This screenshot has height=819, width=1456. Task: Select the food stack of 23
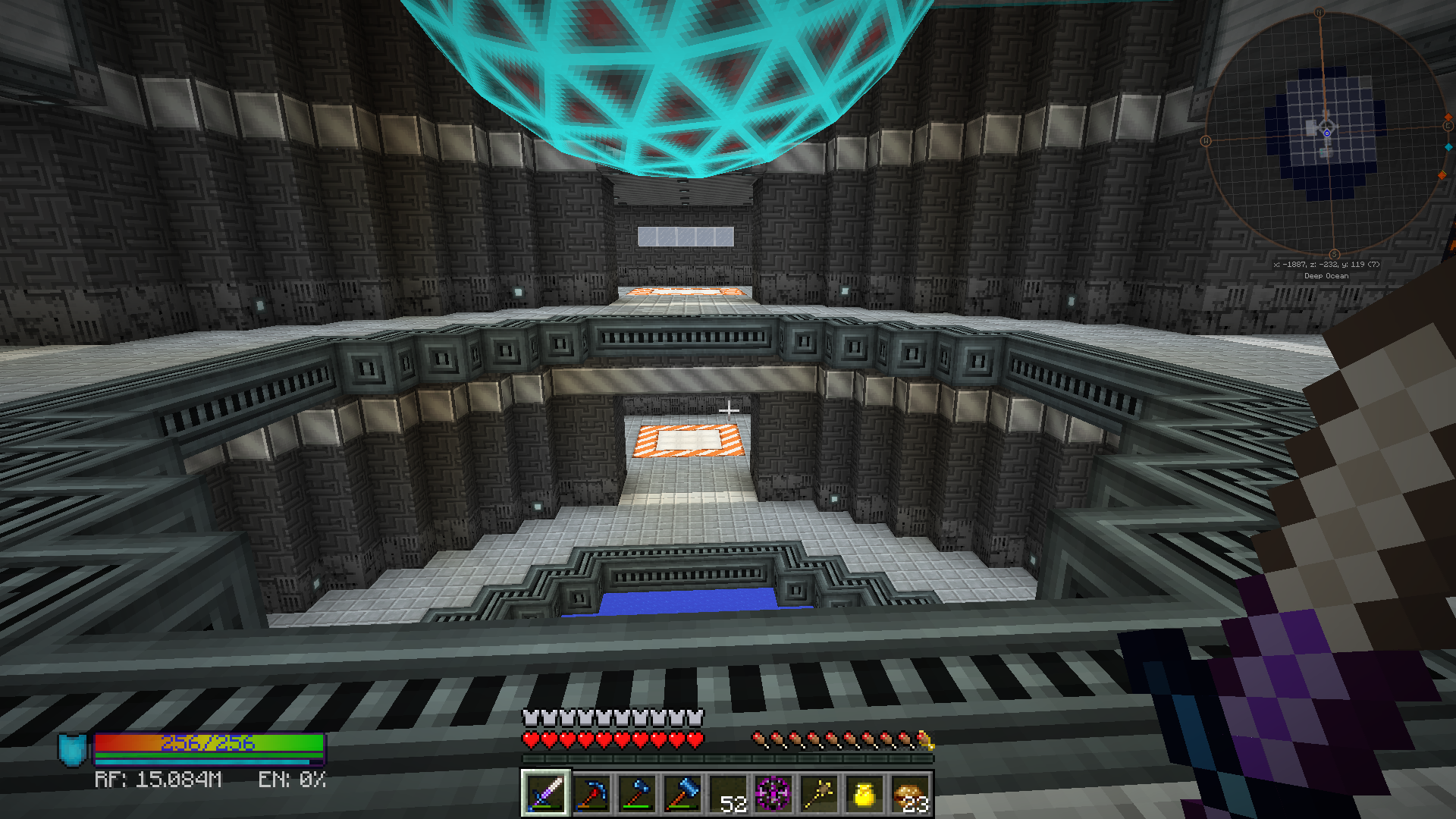[x=909, y=794]
